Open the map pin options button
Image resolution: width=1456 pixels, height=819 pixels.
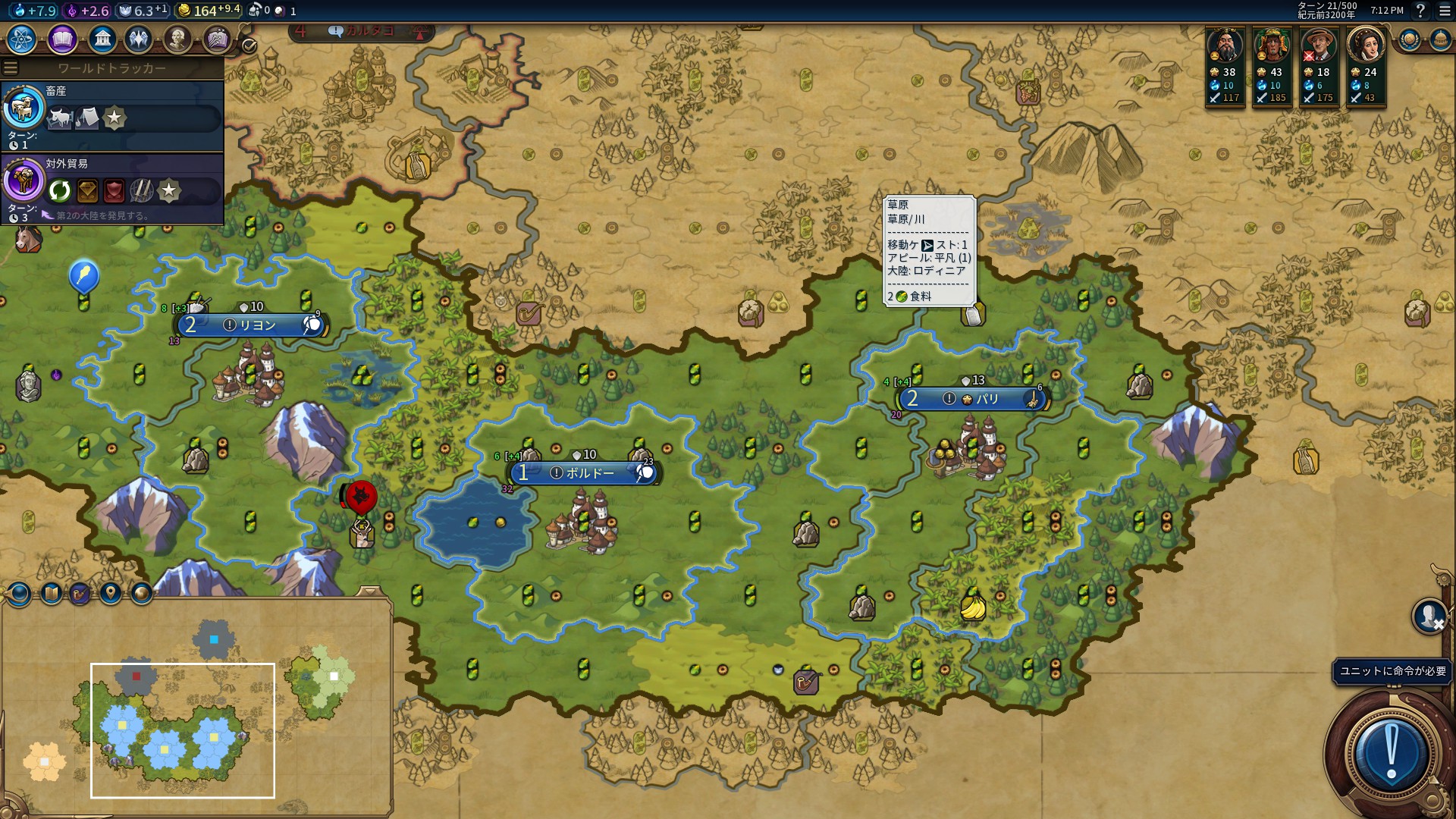(111, 593)
